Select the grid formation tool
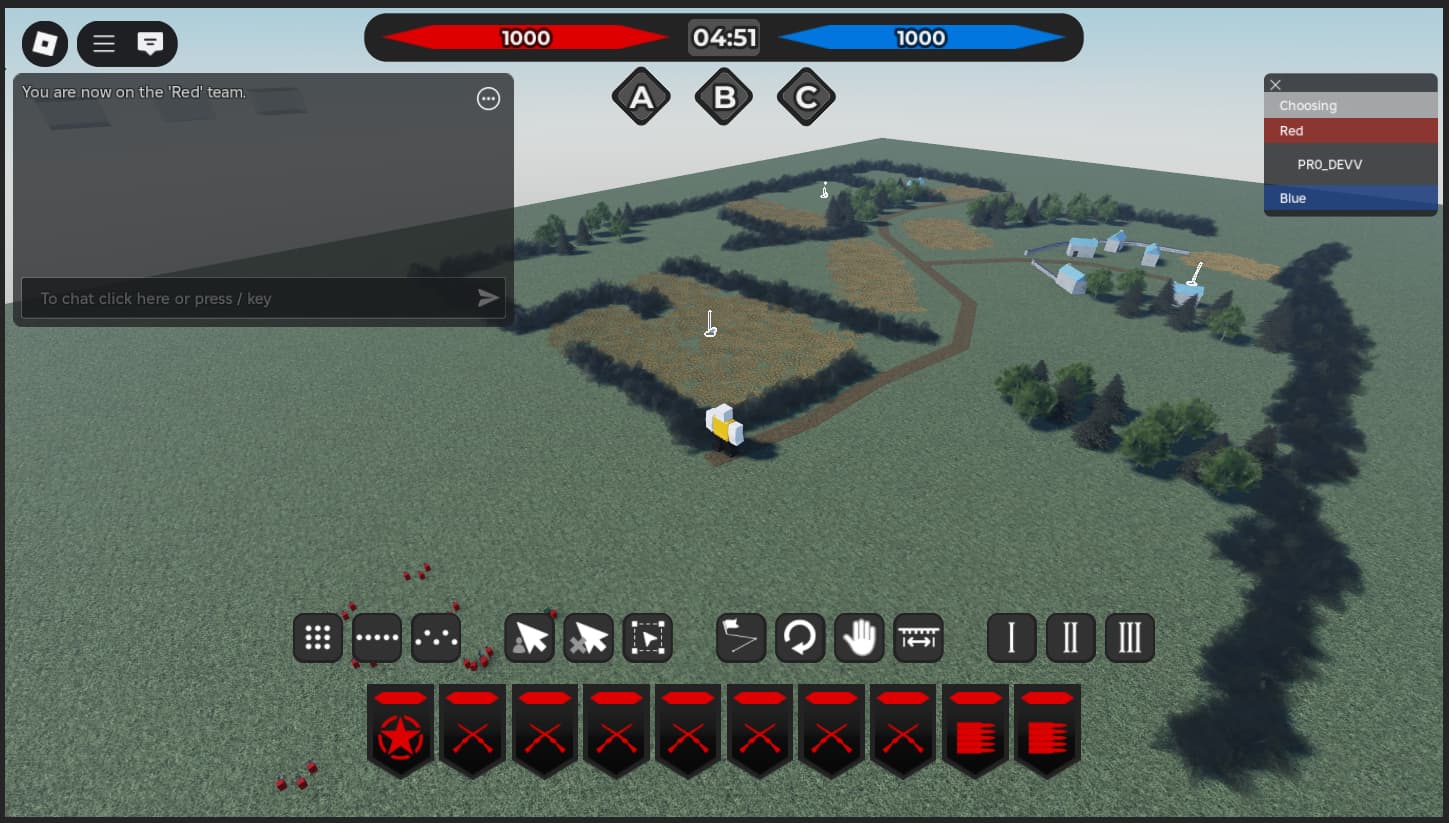The height and width of the screenshot is (823, 1449). tap(317, 637)
